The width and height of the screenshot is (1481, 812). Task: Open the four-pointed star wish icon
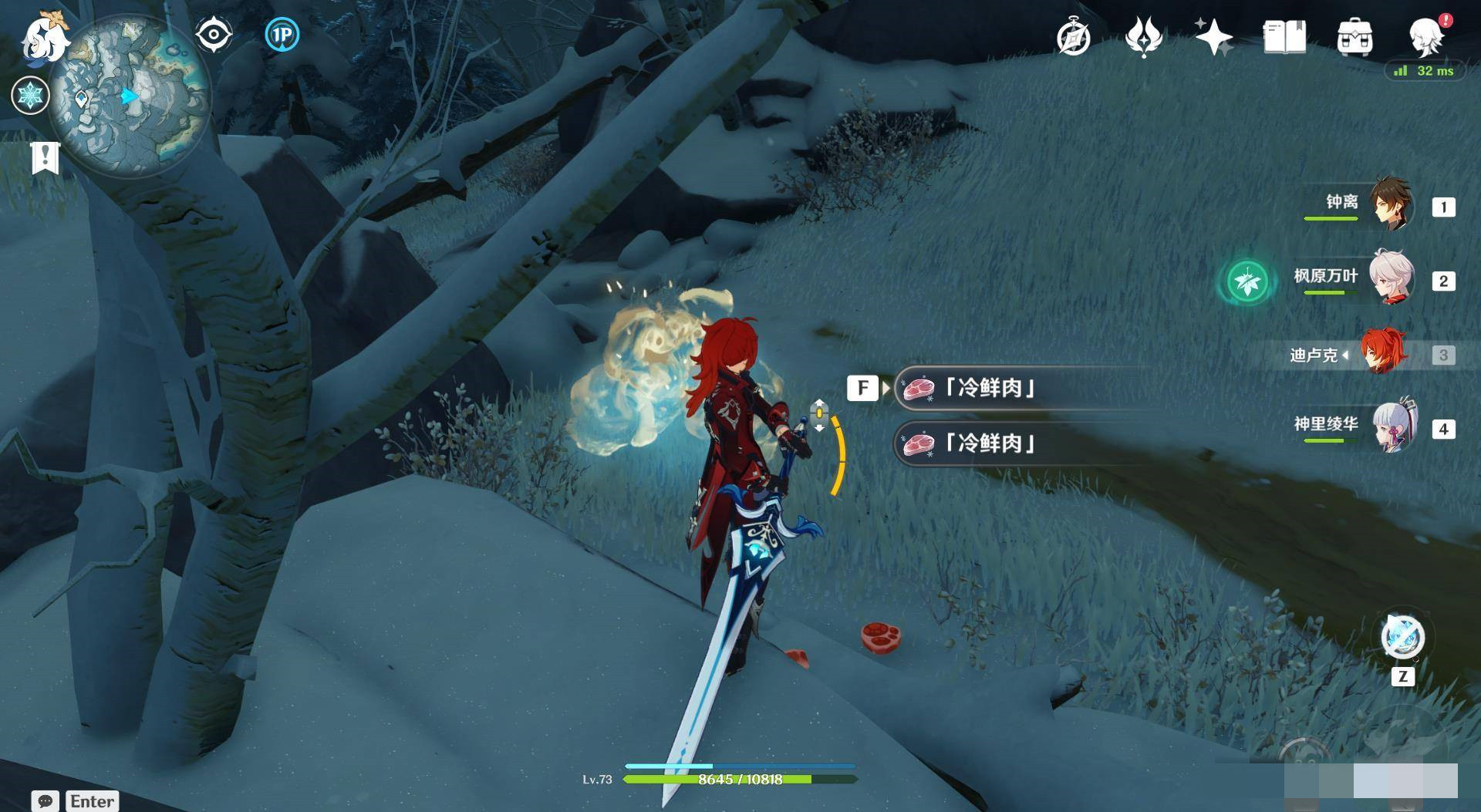1213,37
